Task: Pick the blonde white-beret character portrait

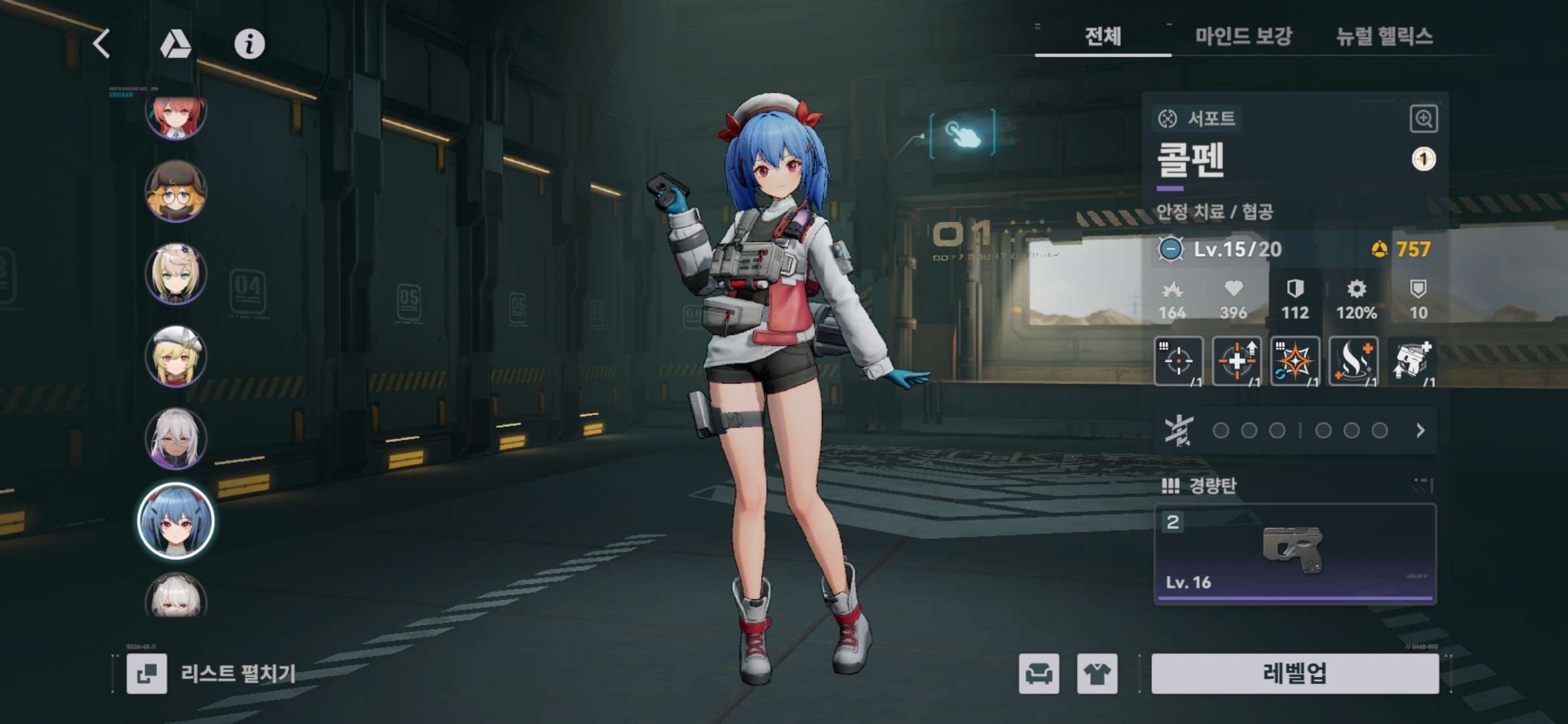Action: coord(176,357)
